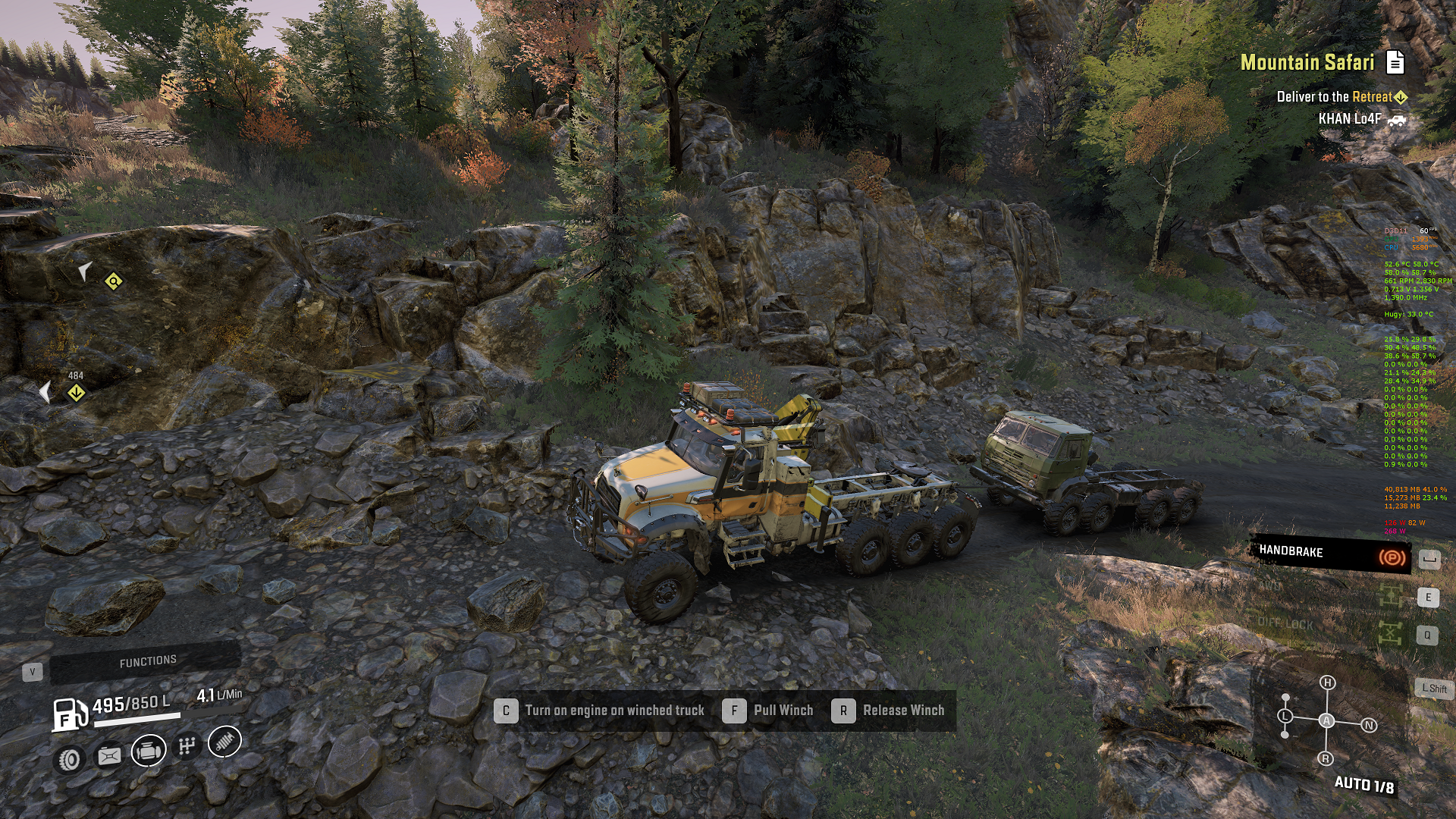Viewport: 1456px width, 819px height.
Task: Click the yellow magnifier watchpoint marker
Action: [x=113, y=282]
